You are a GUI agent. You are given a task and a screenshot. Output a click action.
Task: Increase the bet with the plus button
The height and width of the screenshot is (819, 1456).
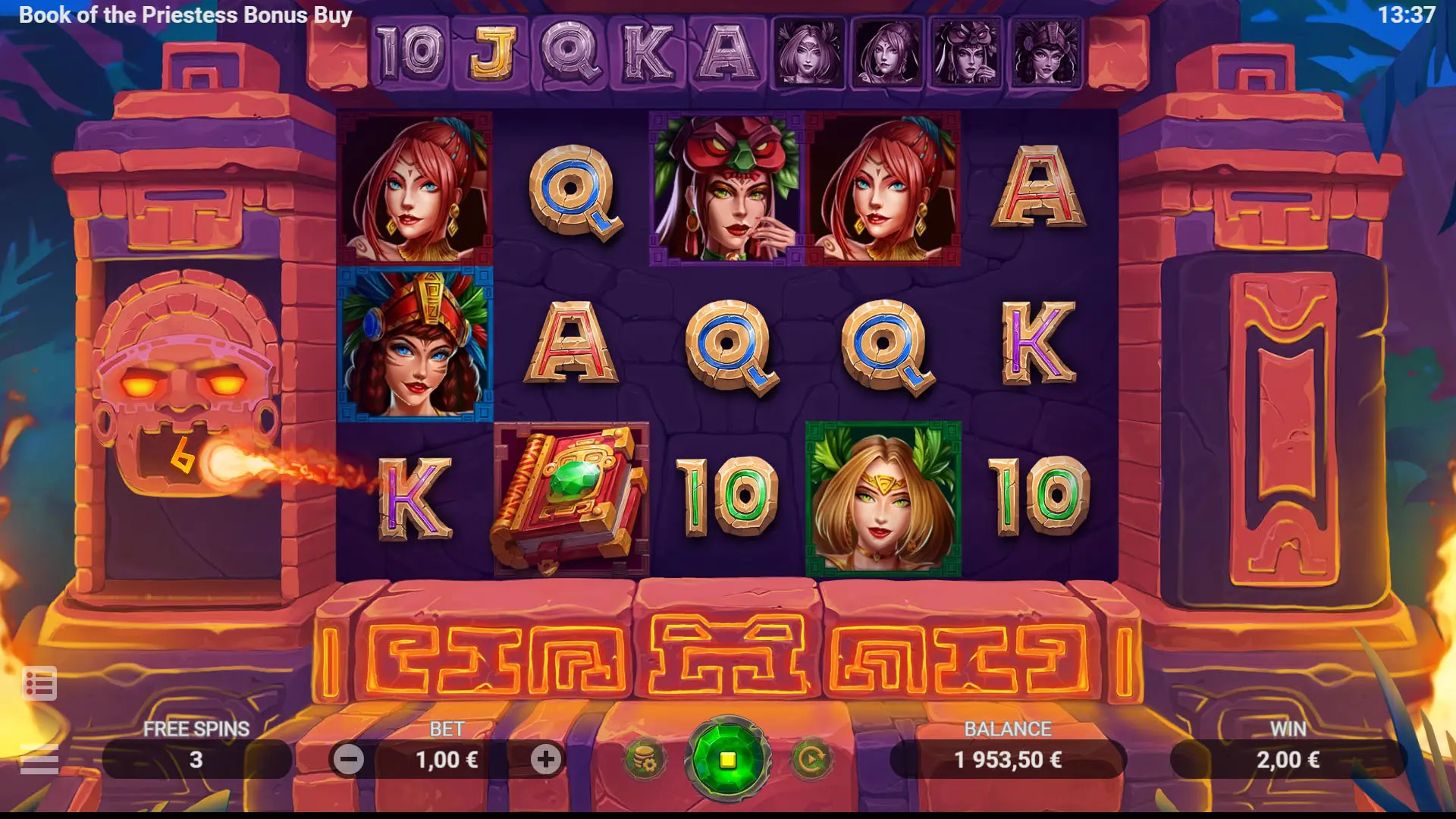(545, 759)
